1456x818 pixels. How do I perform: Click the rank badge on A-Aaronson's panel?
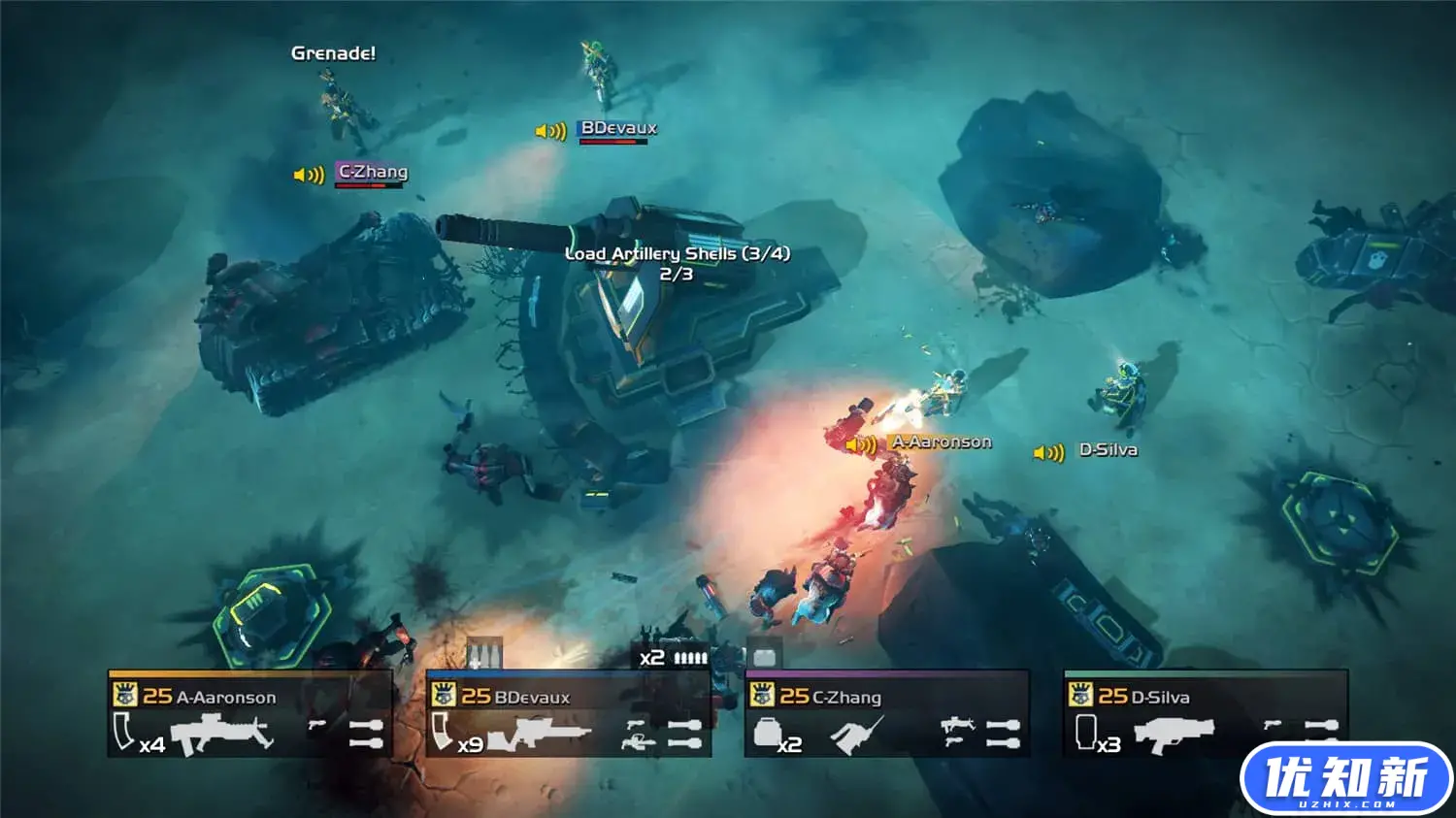point(124,695)
